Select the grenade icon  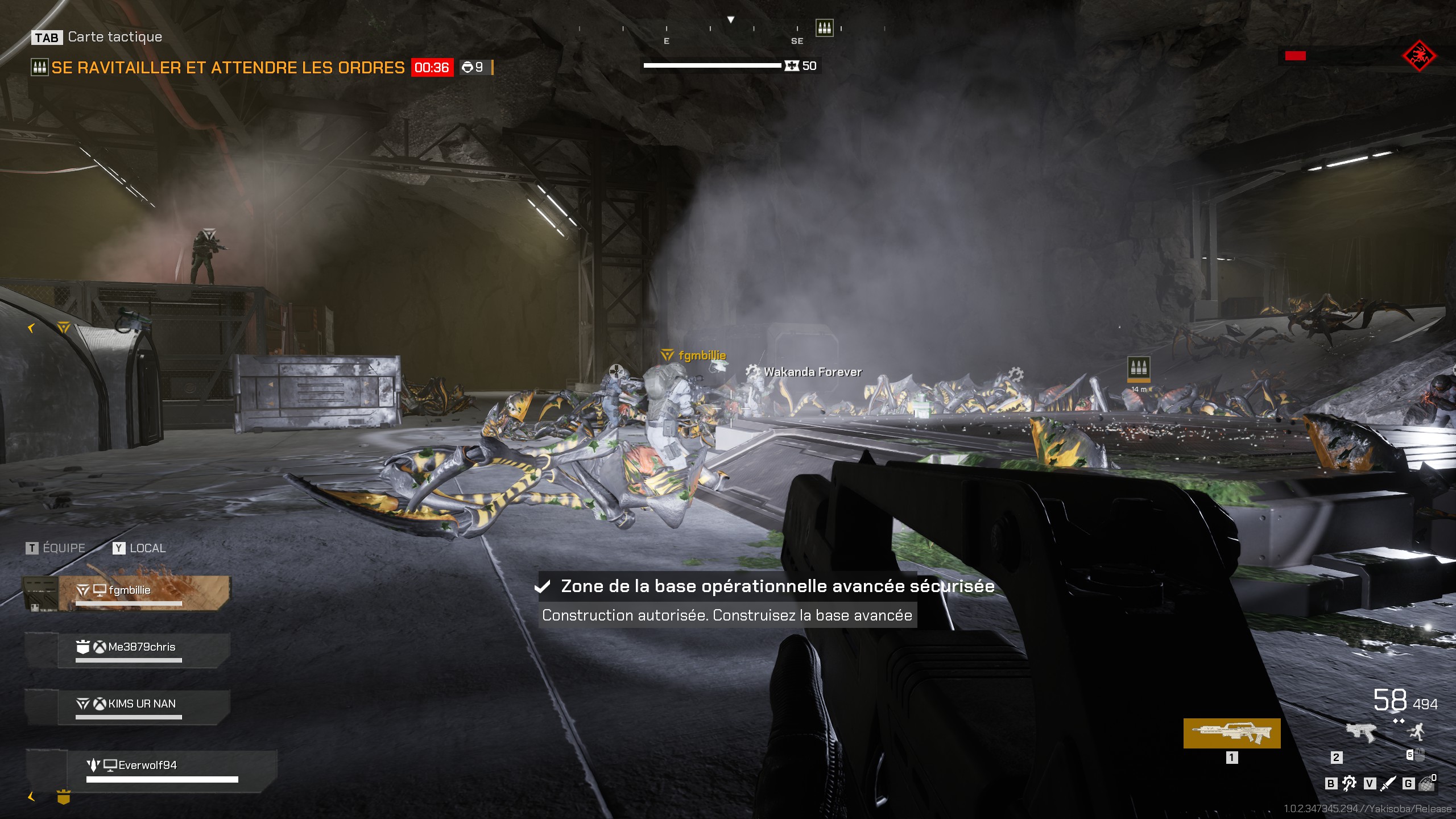(x=1426, y=784)
